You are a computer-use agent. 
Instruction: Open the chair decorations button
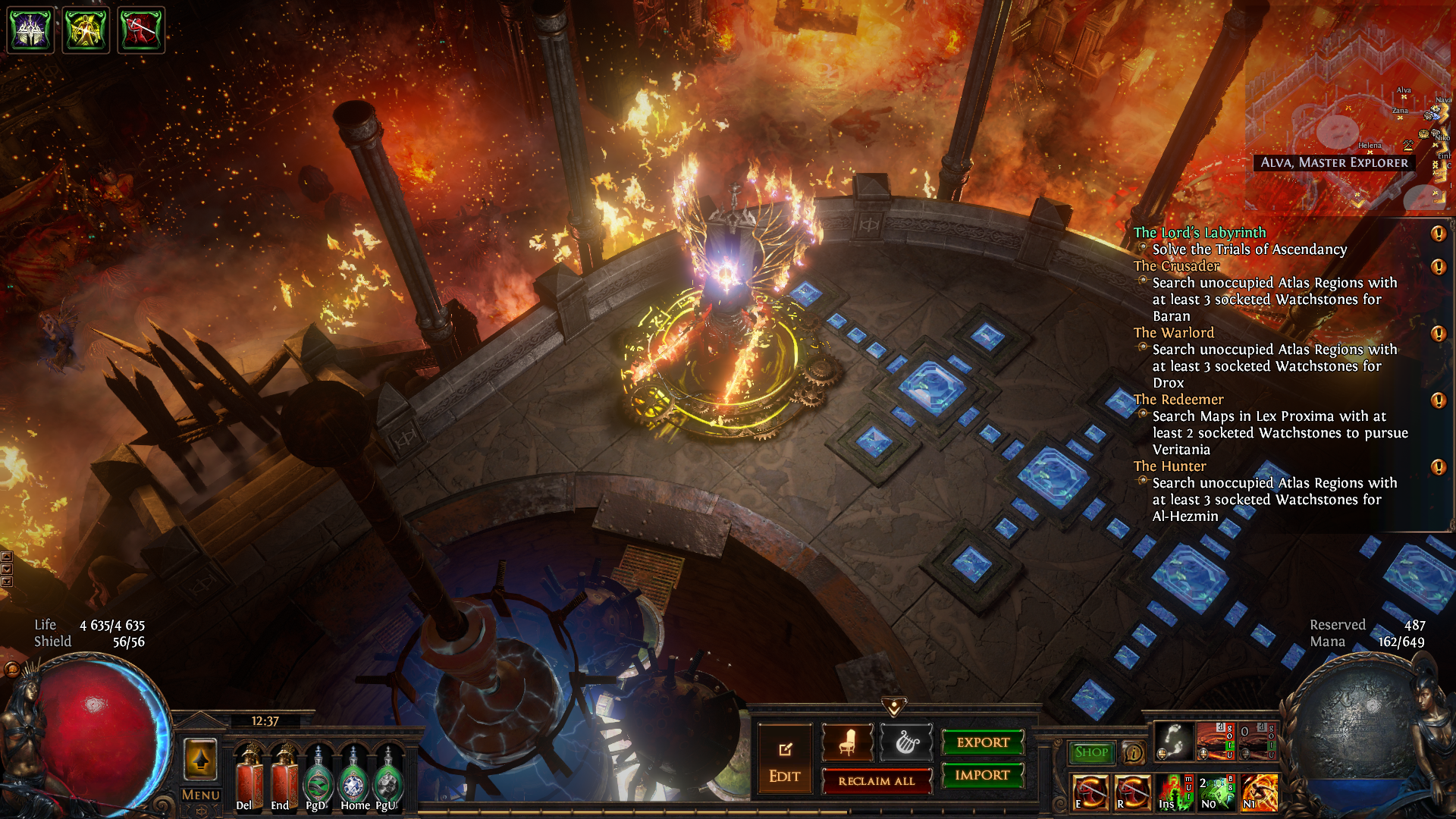click(x=848, y=742)
